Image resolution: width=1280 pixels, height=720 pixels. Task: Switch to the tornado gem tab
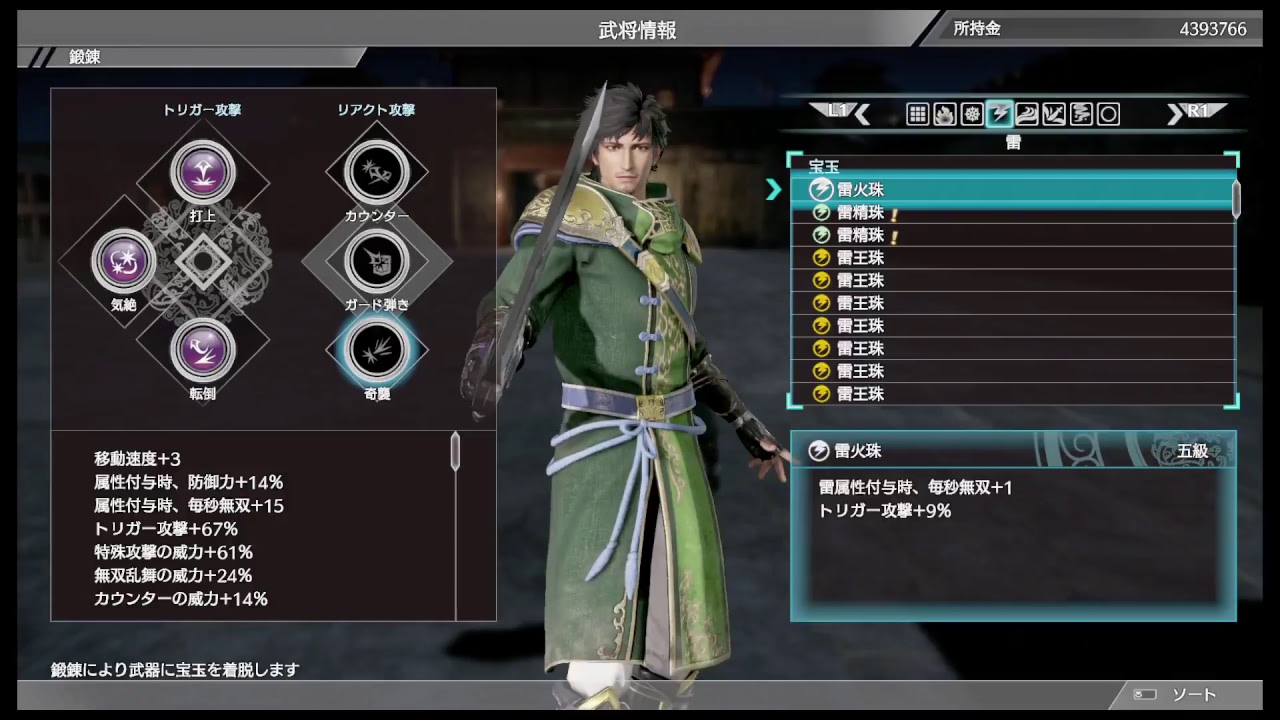(x=1081, y=114)
